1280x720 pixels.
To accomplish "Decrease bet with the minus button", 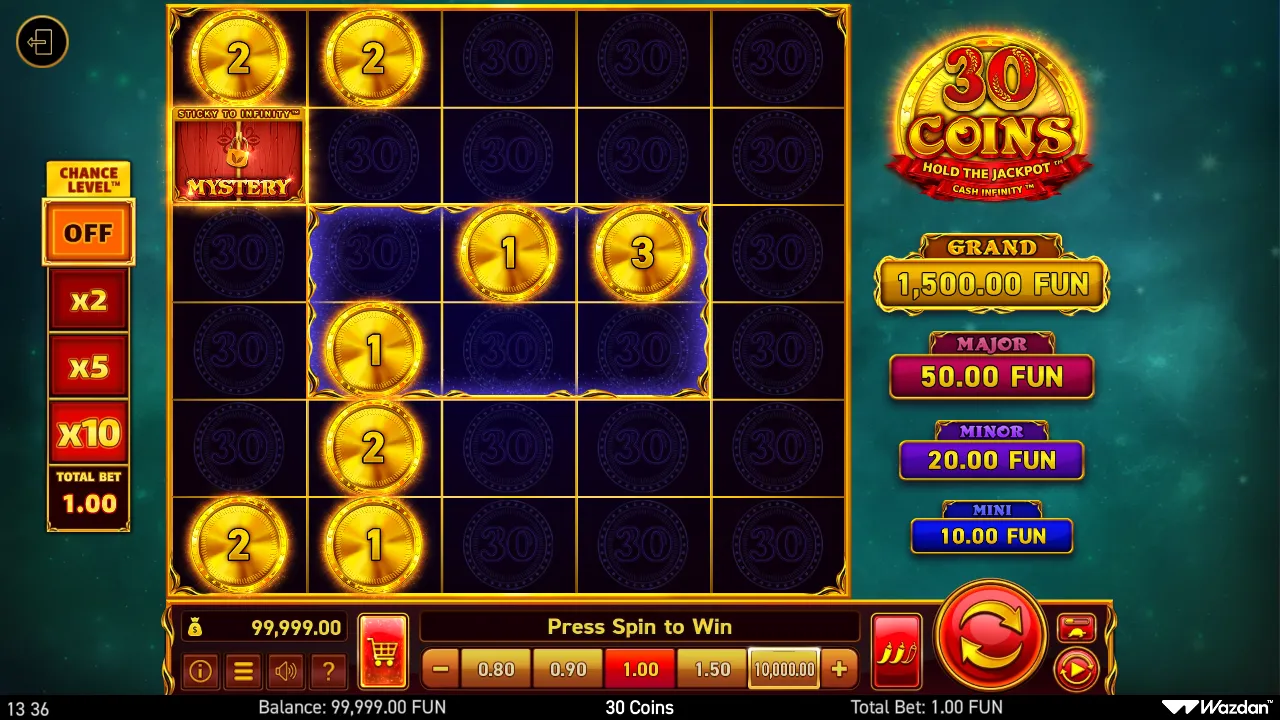I will [440, 668].
